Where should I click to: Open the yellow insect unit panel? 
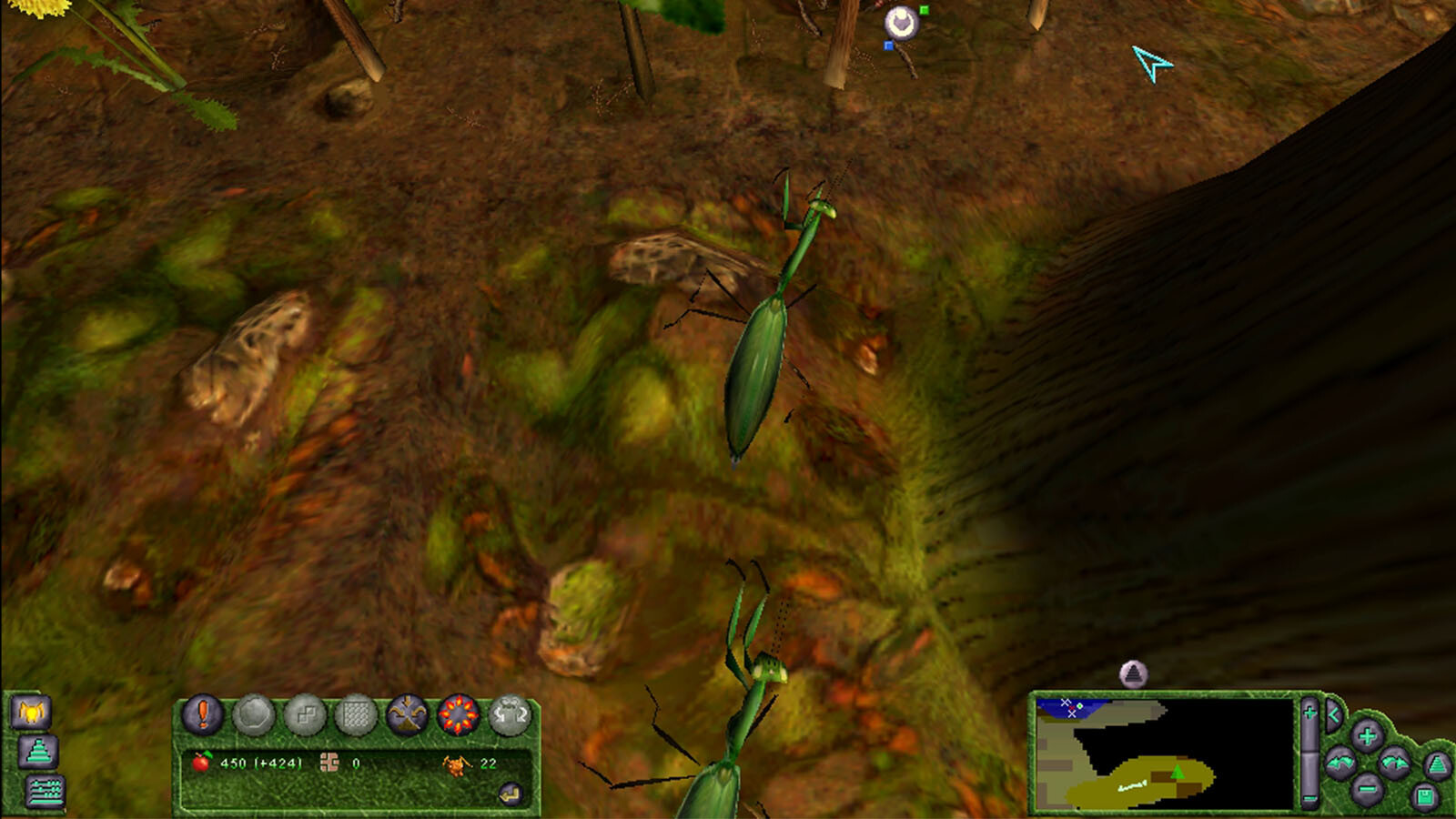[x=31, y=712]
